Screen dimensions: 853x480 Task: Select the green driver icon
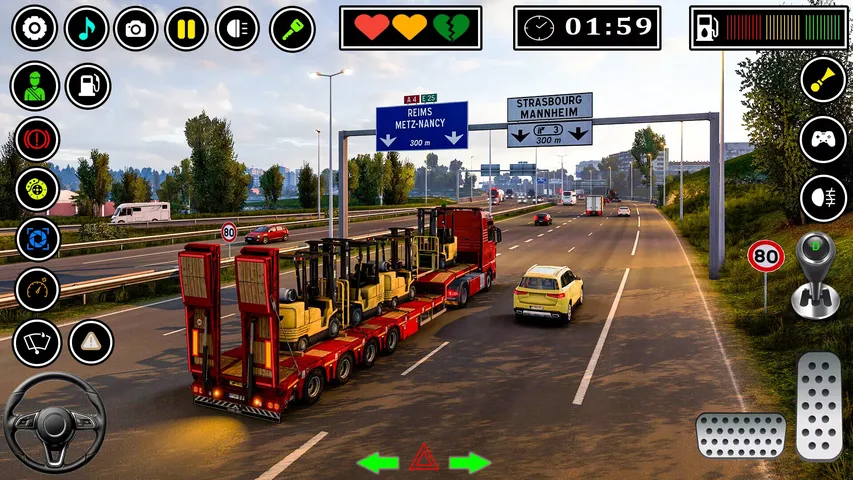coord(35,86)
